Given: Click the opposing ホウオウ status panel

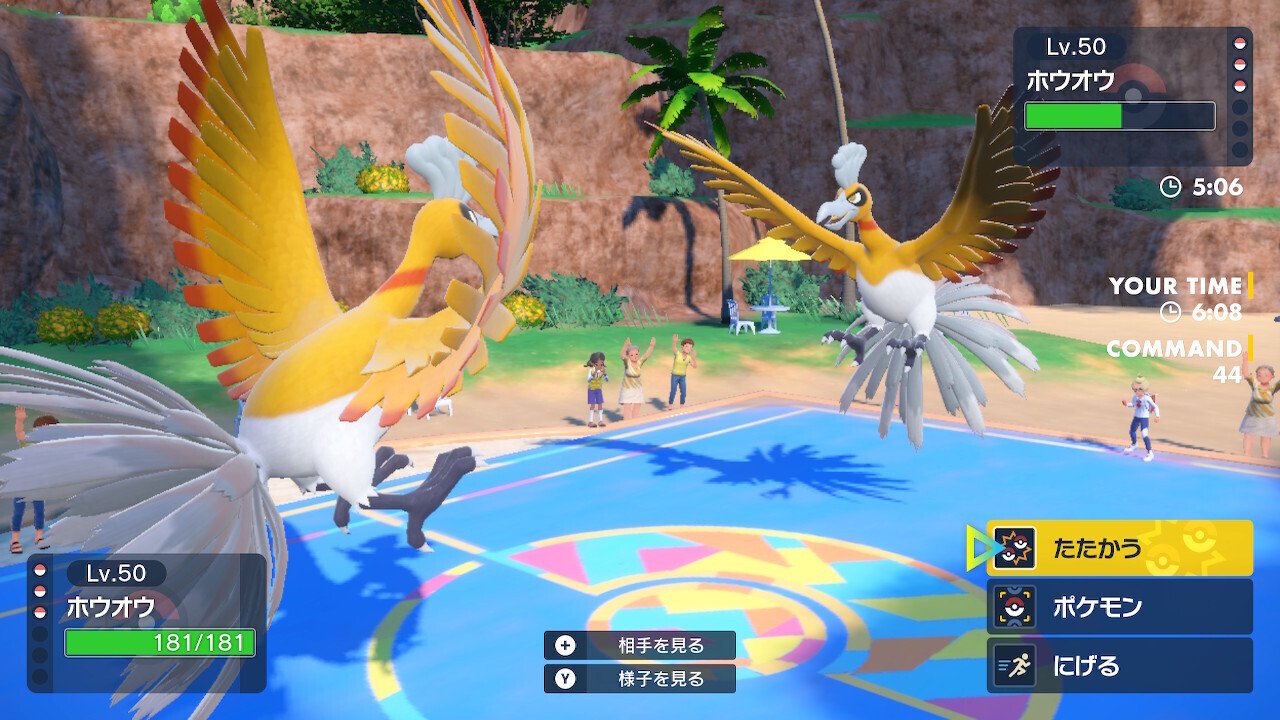Looking at the screenshot, I should (x=1132, y=96).
